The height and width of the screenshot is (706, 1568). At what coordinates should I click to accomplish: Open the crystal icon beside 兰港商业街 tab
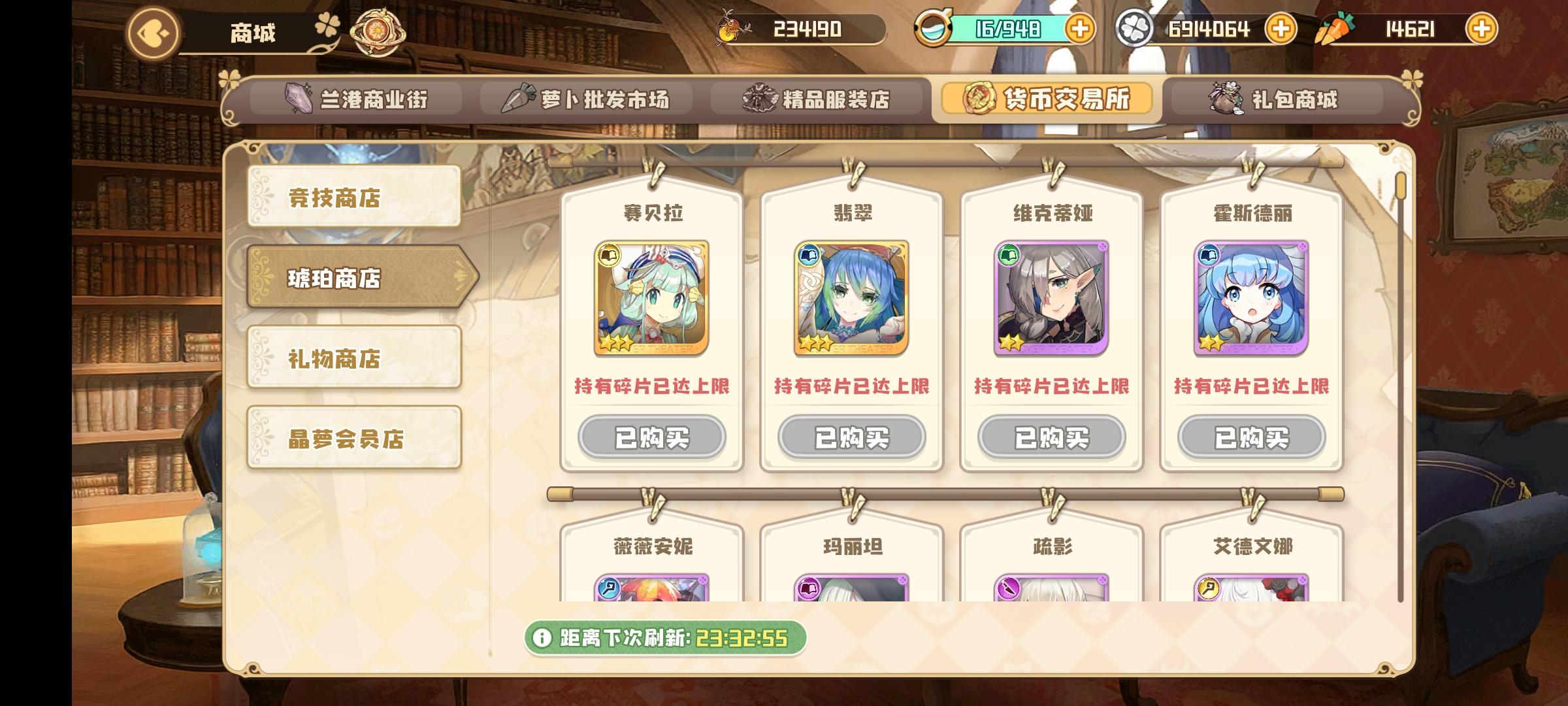[x=298, y=99]
